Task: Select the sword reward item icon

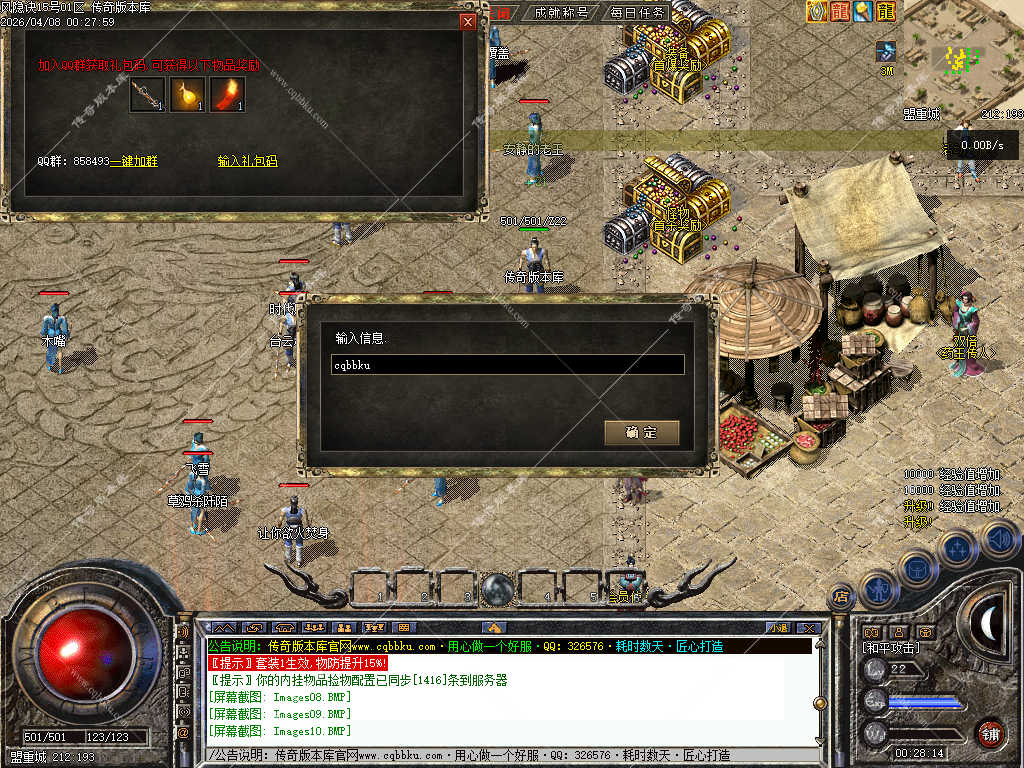Action: pyautogui.click(x=147, y=95)
